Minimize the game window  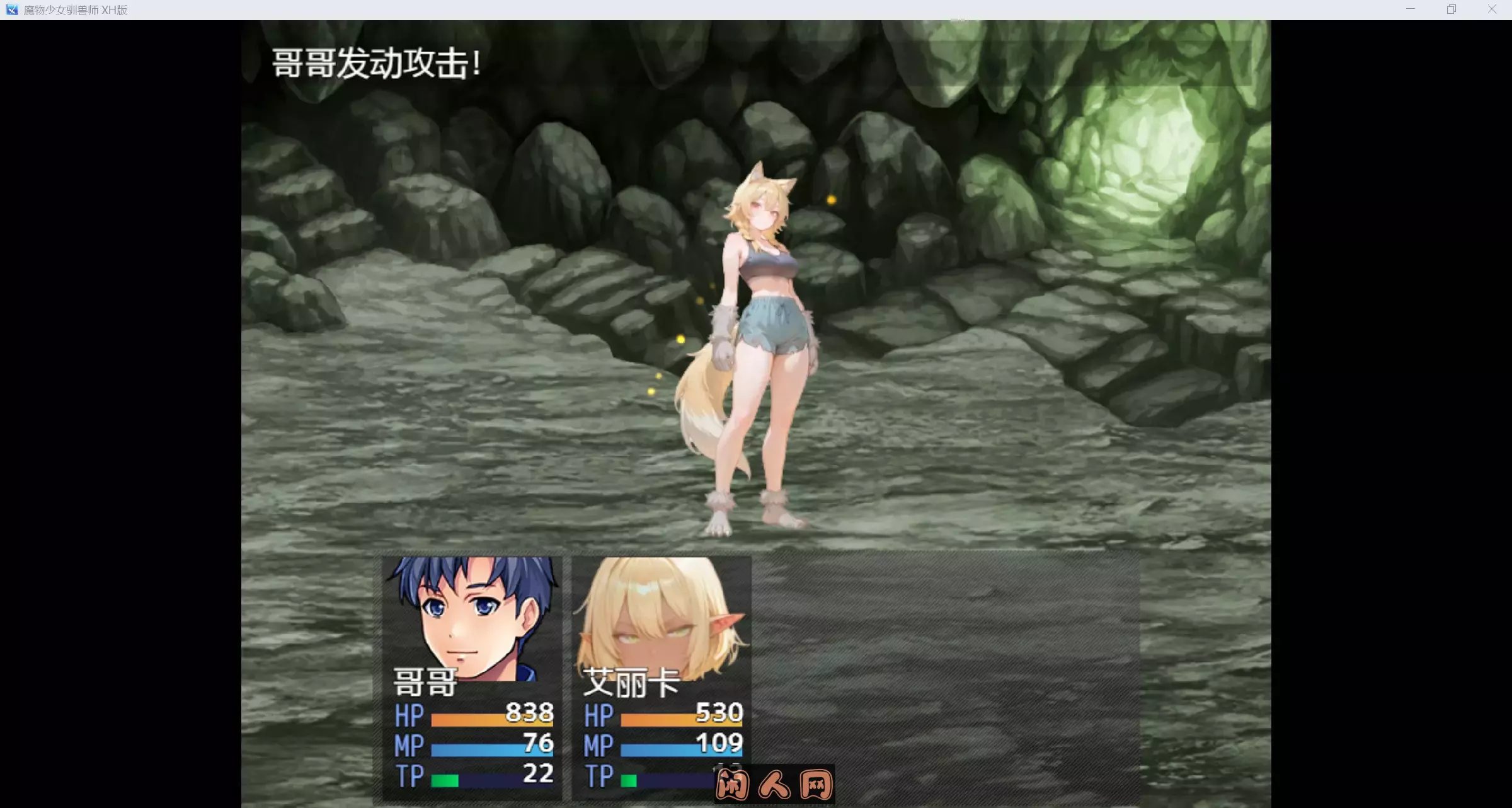[x=1410, y=9]
